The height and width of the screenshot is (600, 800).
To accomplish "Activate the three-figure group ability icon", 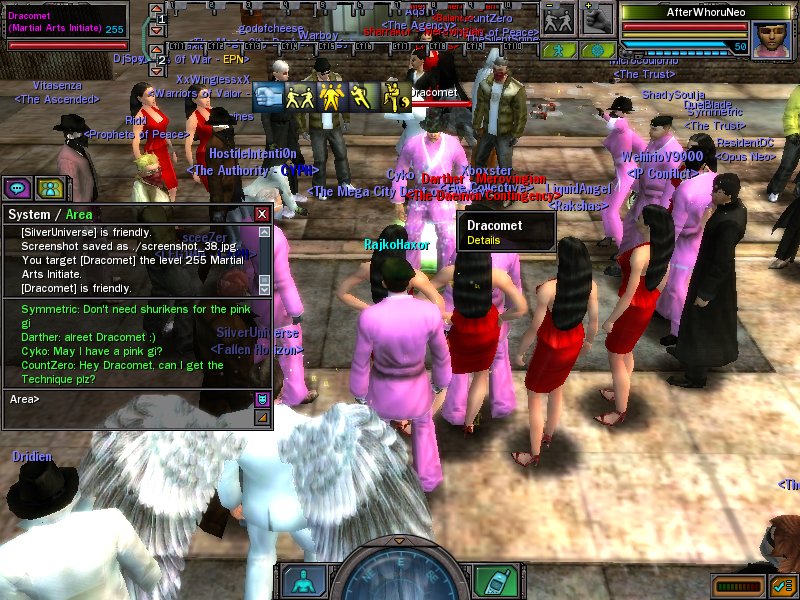I will (332, 96).
